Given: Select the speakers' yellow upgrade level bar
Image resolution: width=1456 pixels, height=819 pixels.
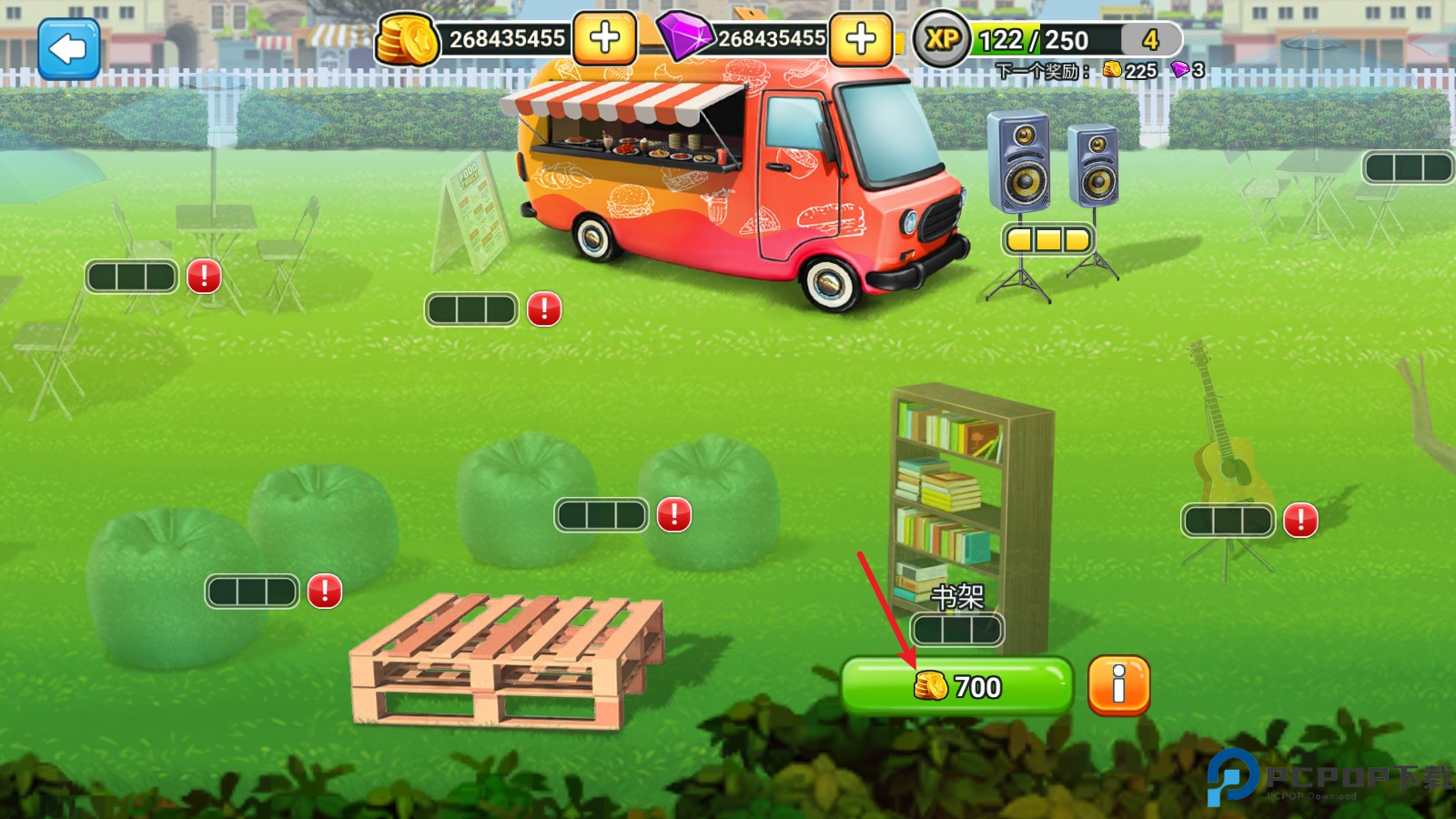Looking at the screenshot, I should (x=1047, y=240).
